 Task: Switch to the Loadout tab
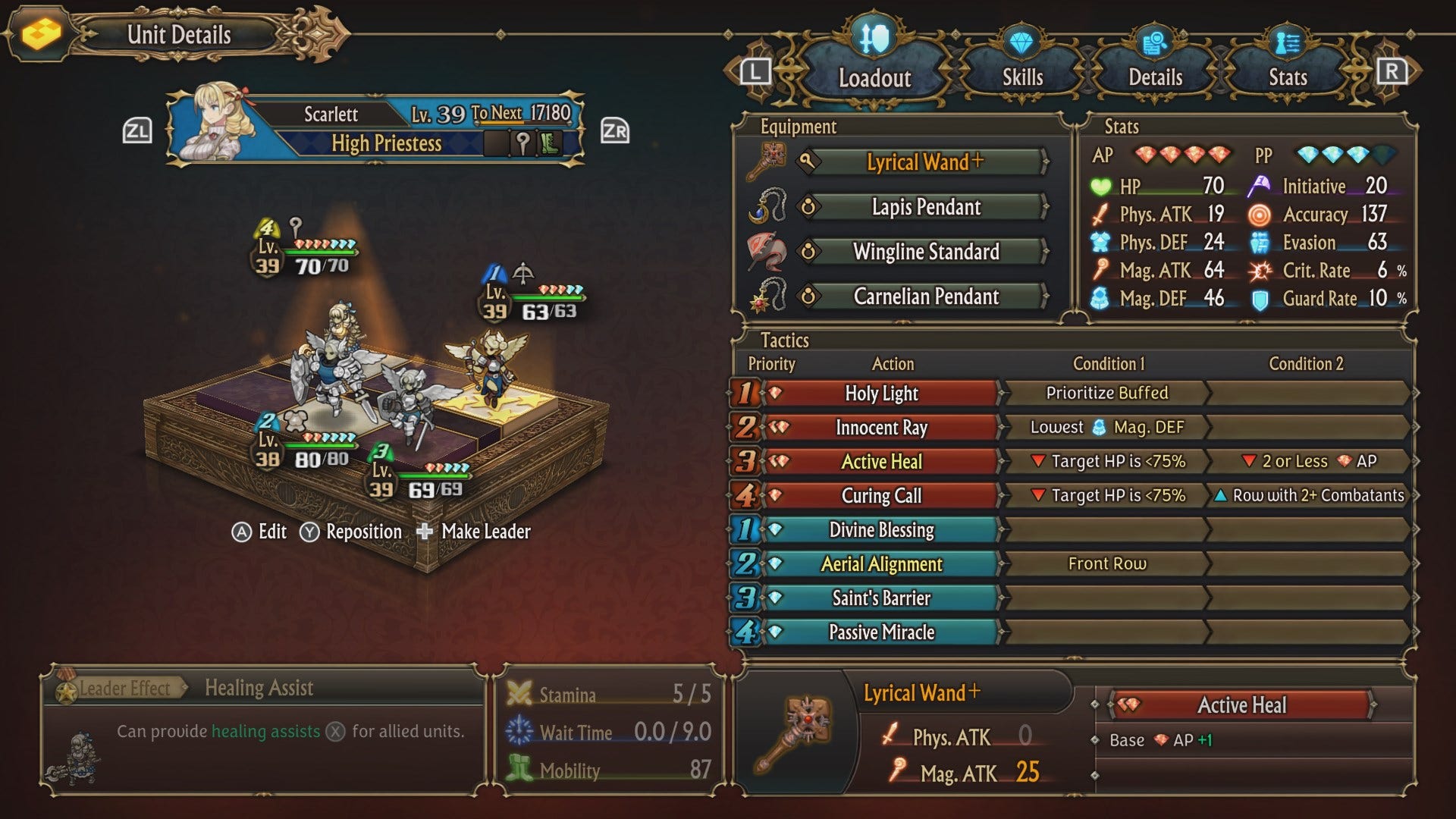tap(874, 77)
